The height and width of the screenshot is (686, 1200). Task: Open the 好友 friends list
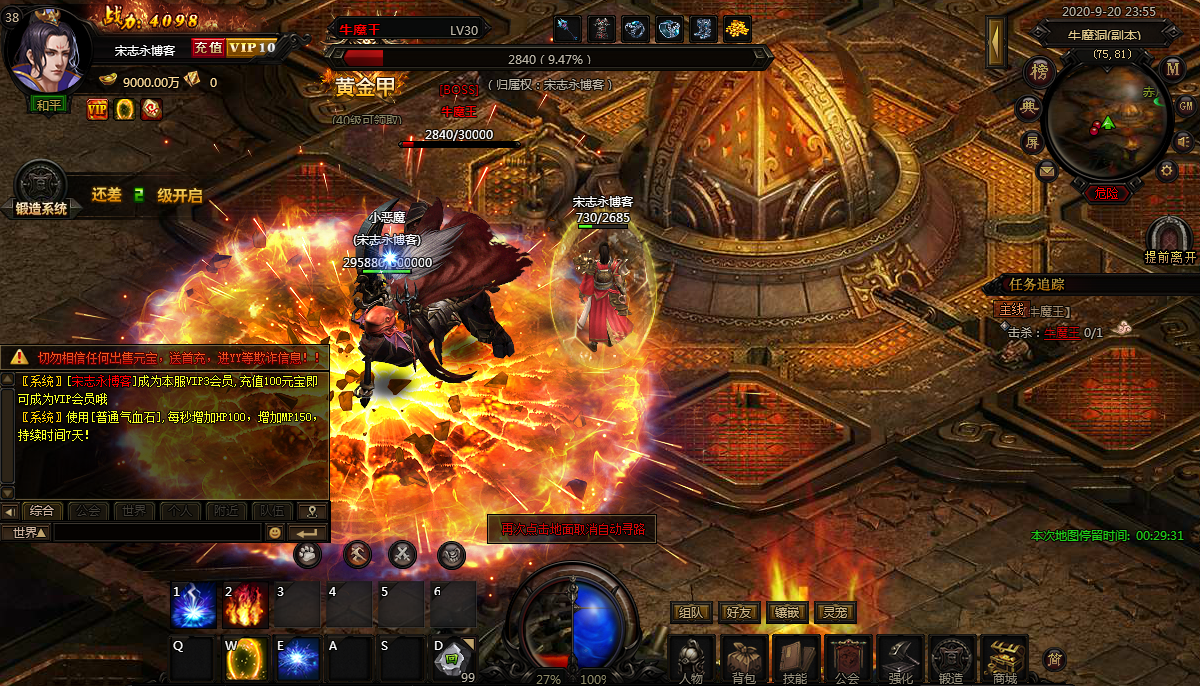(739, 613)
